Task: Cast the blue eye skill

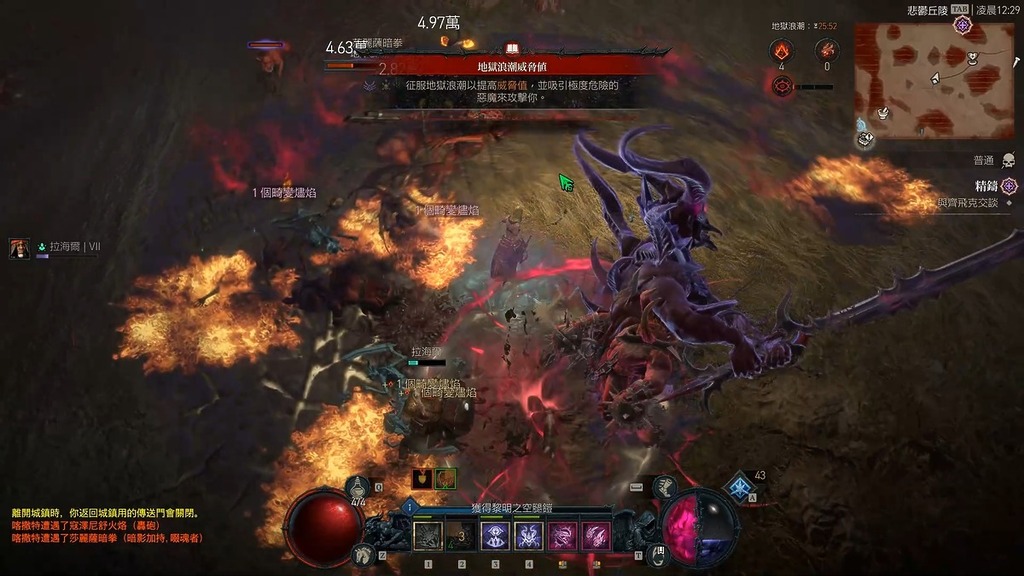Action: (495, 536)
